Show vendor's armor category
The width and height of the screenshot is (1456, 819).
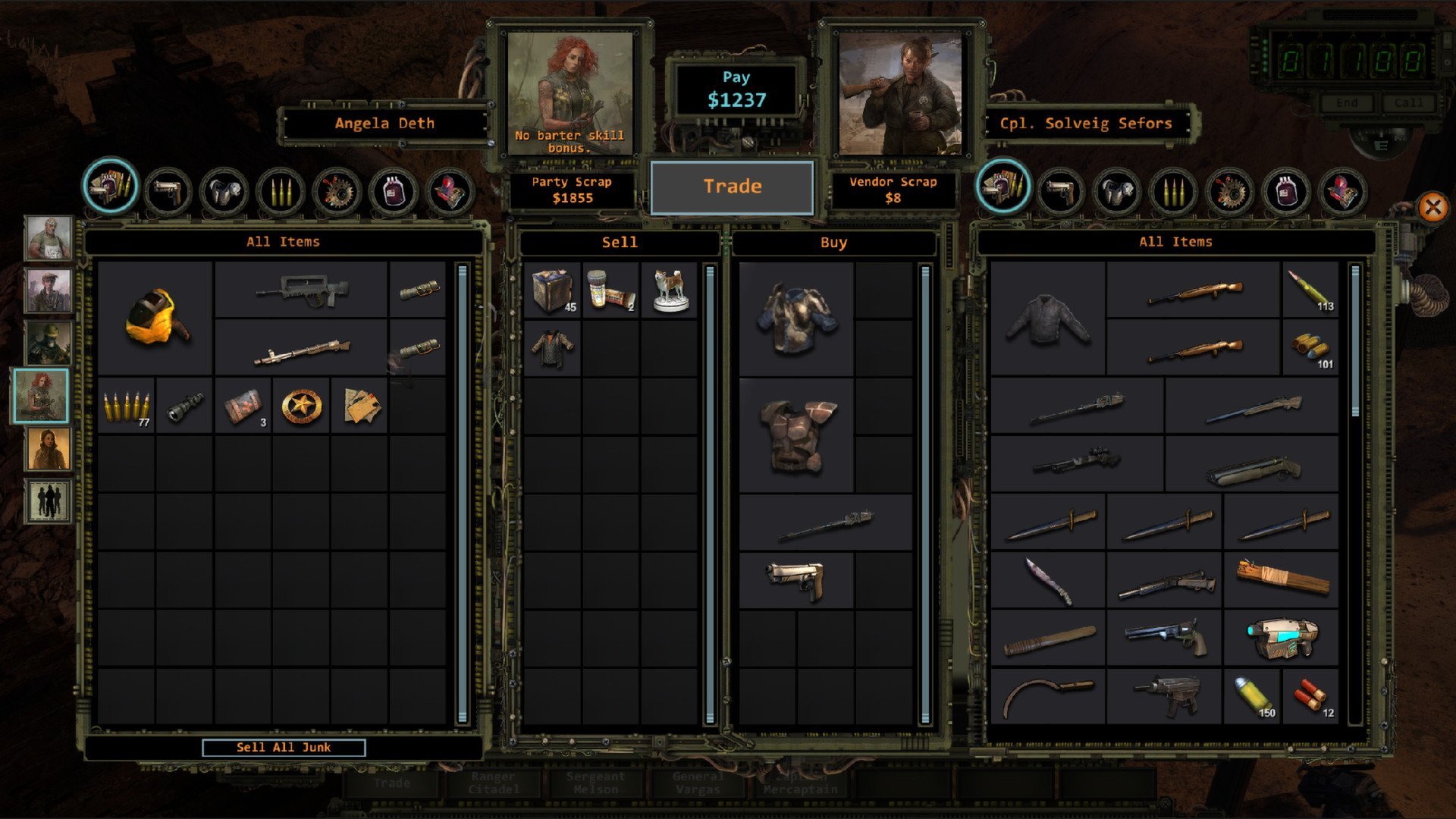coord(1116,190)
